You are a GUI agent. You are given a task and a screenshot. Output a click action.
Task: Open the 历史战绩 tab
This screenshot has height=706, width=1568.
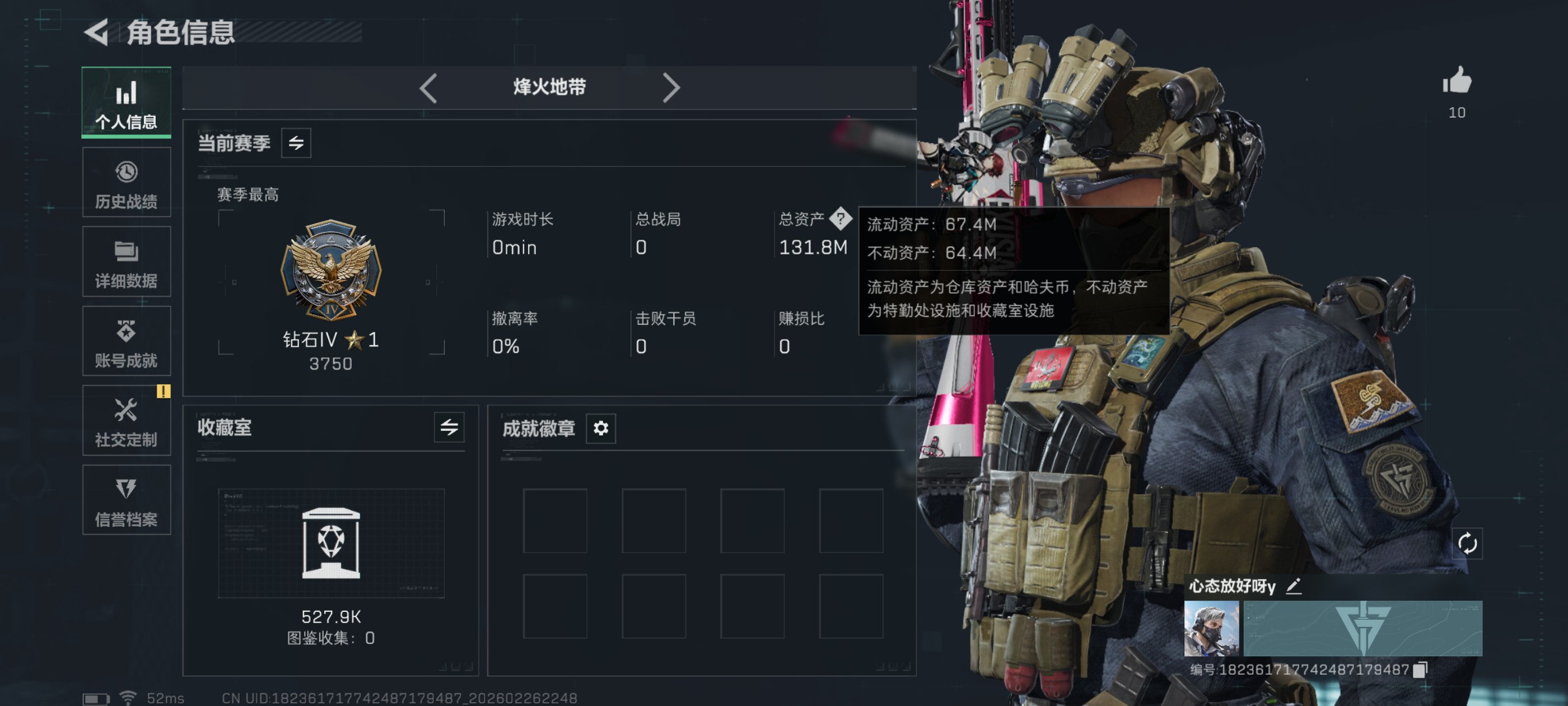pos(126,183)
